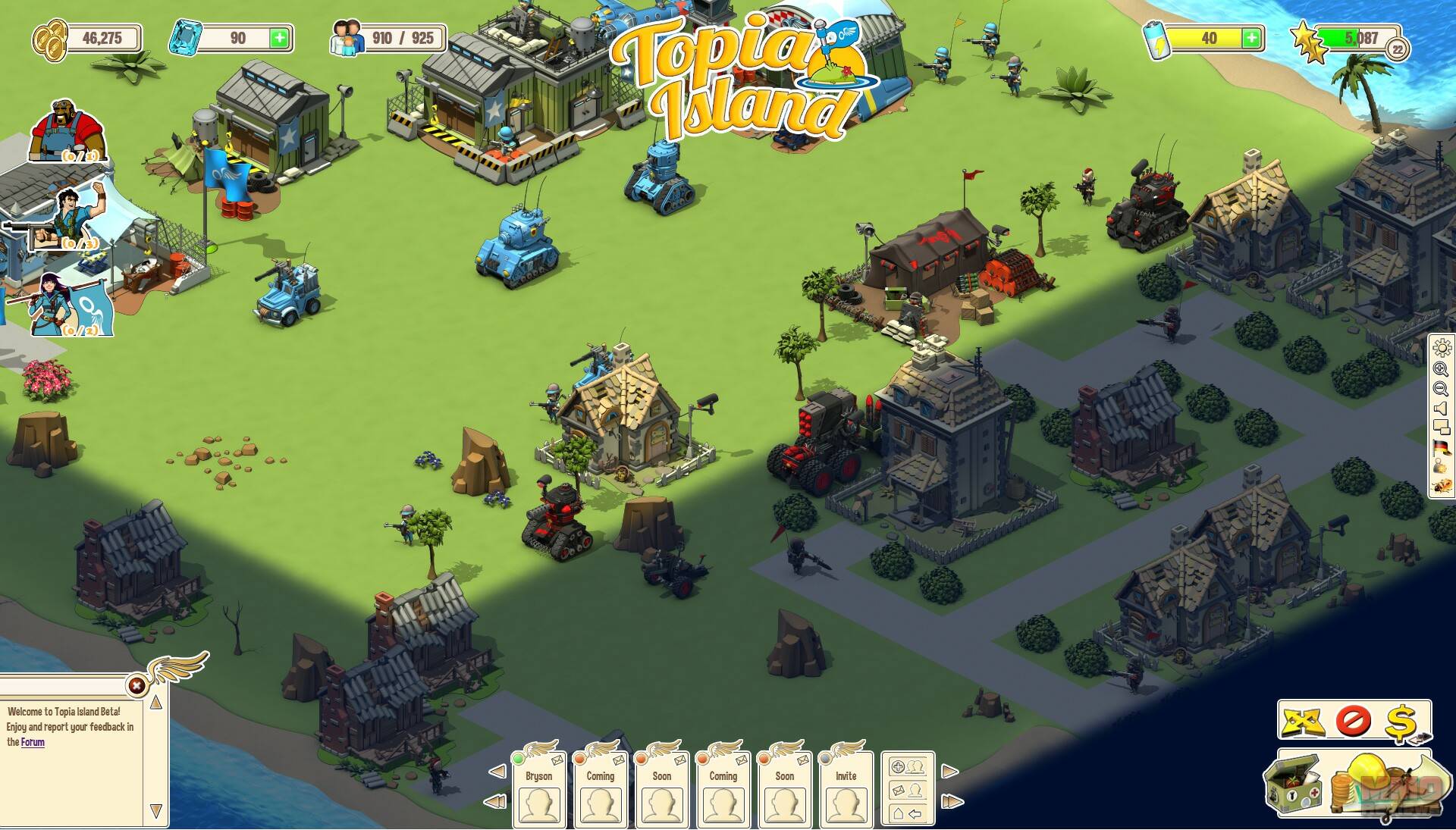Zoom in with the magnifier plus icon

coord(1441,369)
